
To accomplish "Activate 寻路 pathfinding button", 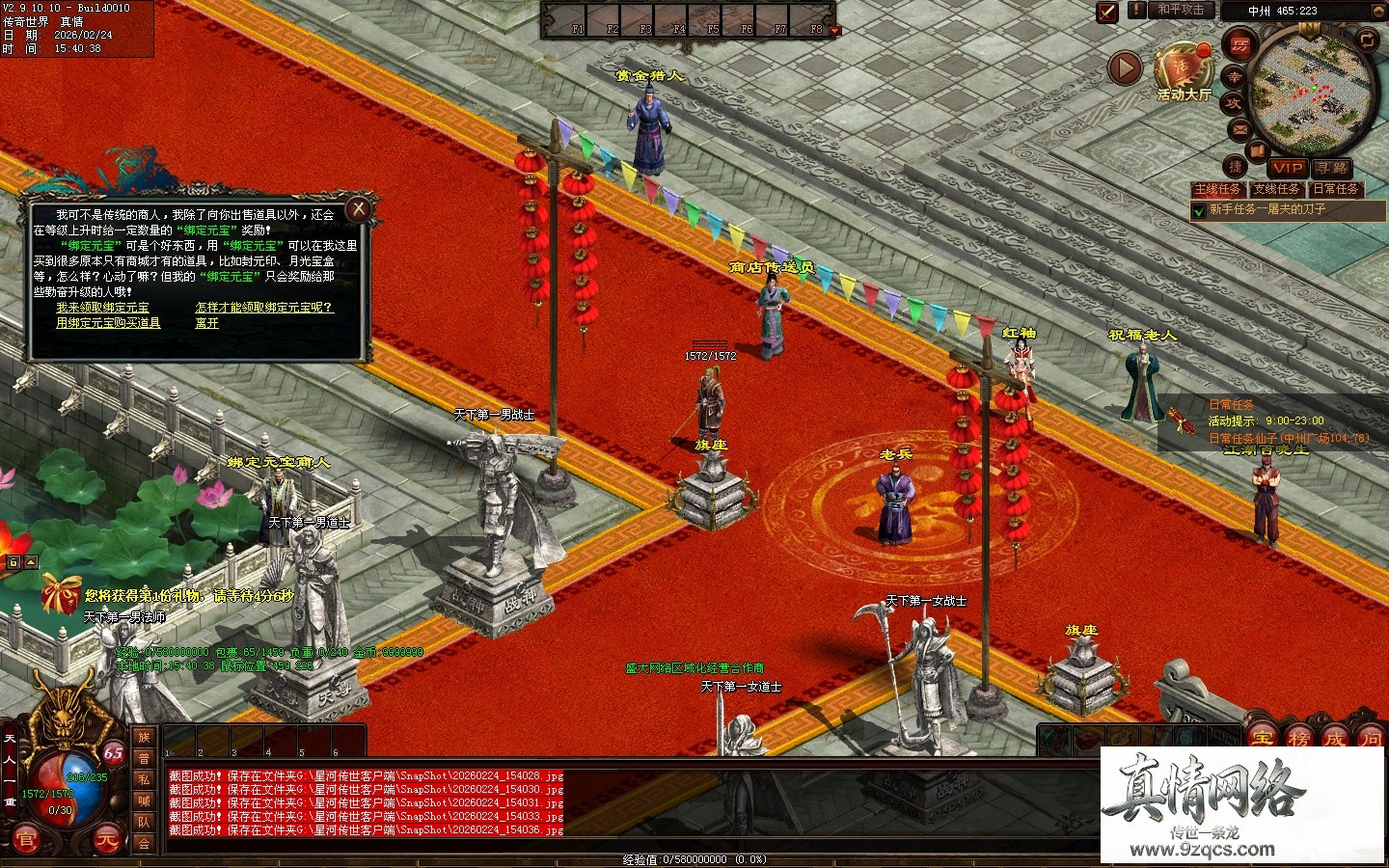I will tap(1332, 168).
